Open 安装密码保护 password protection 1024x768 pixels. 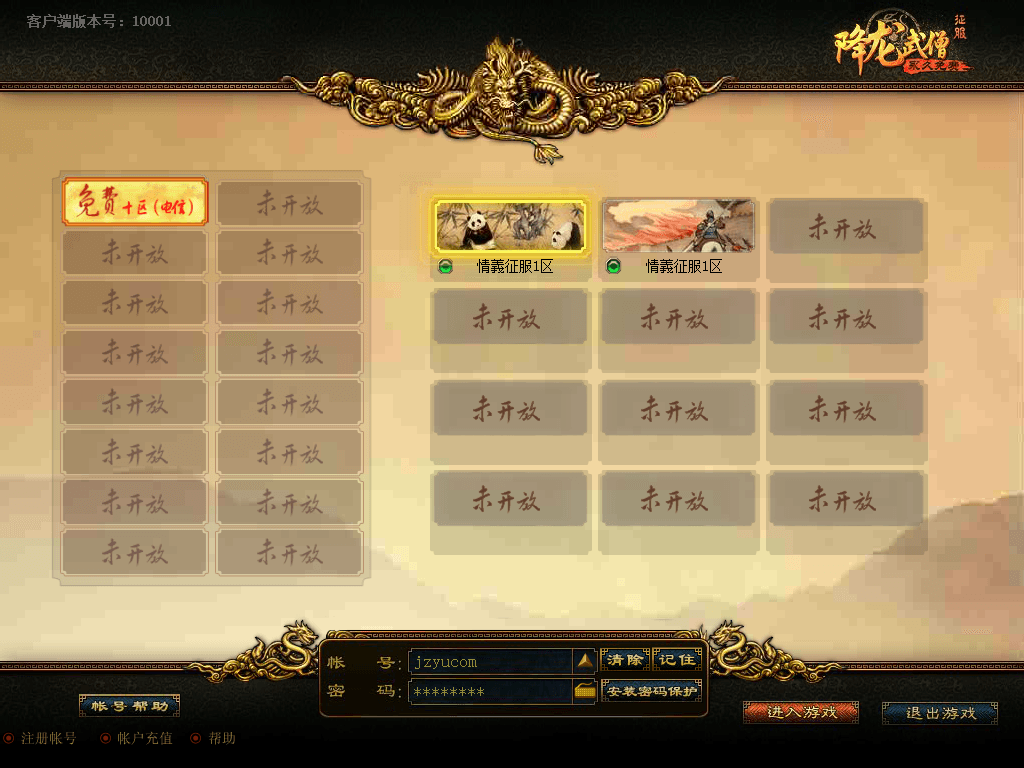652,692
